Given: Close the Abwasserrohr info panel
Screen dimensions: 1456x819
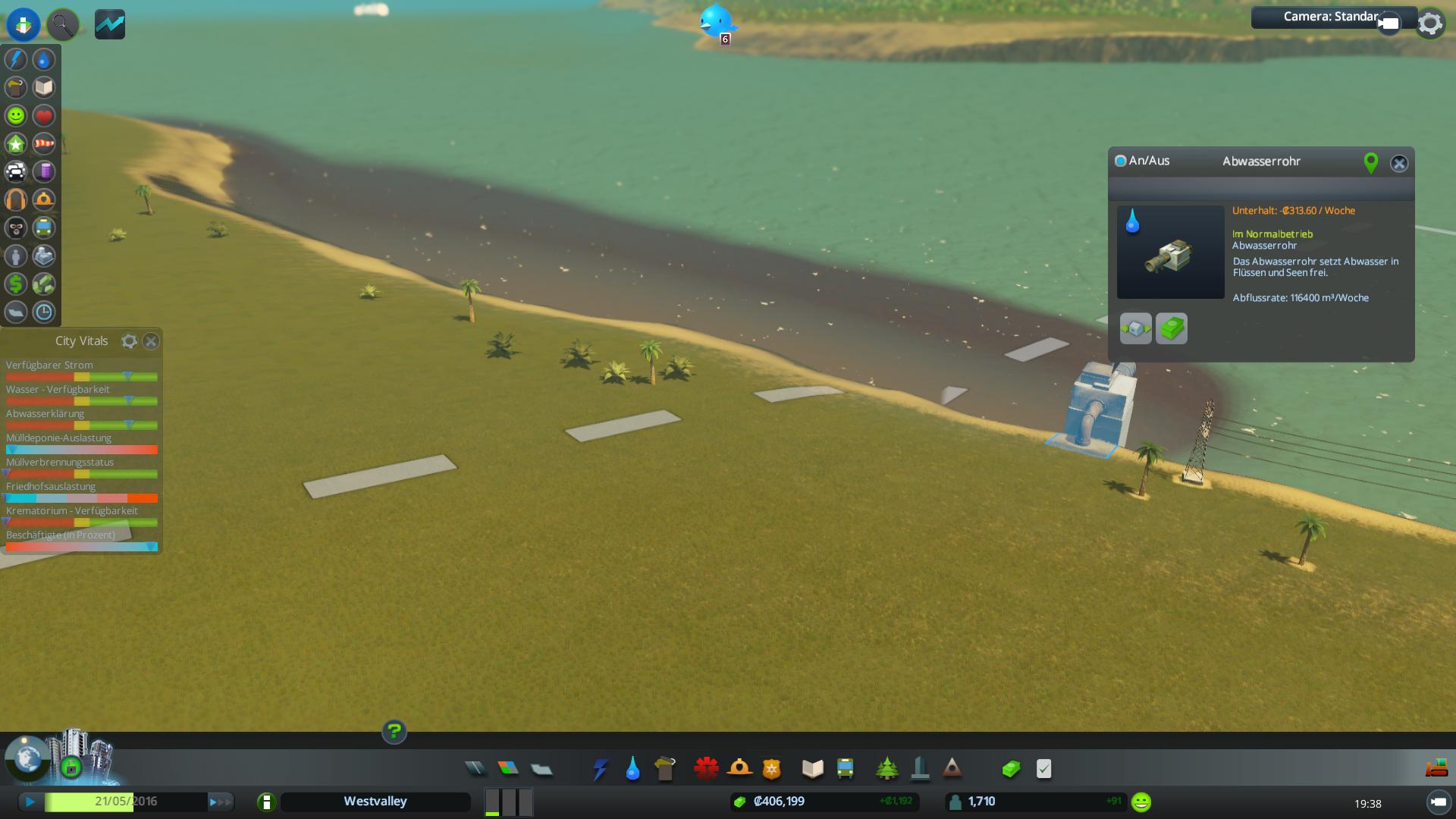Looking at the screenshot, I should tap(1399, 163).
